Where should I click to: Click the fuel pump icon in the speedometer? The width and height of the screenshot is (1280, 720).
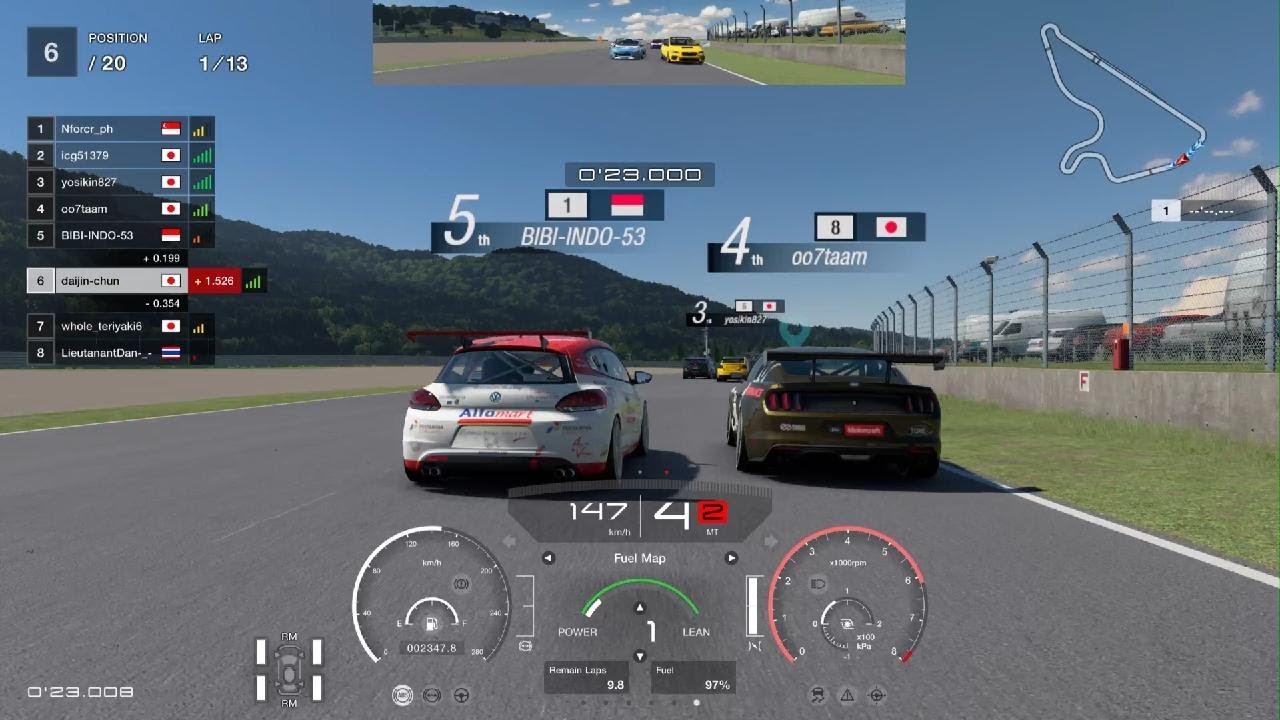tap(432, 625)
